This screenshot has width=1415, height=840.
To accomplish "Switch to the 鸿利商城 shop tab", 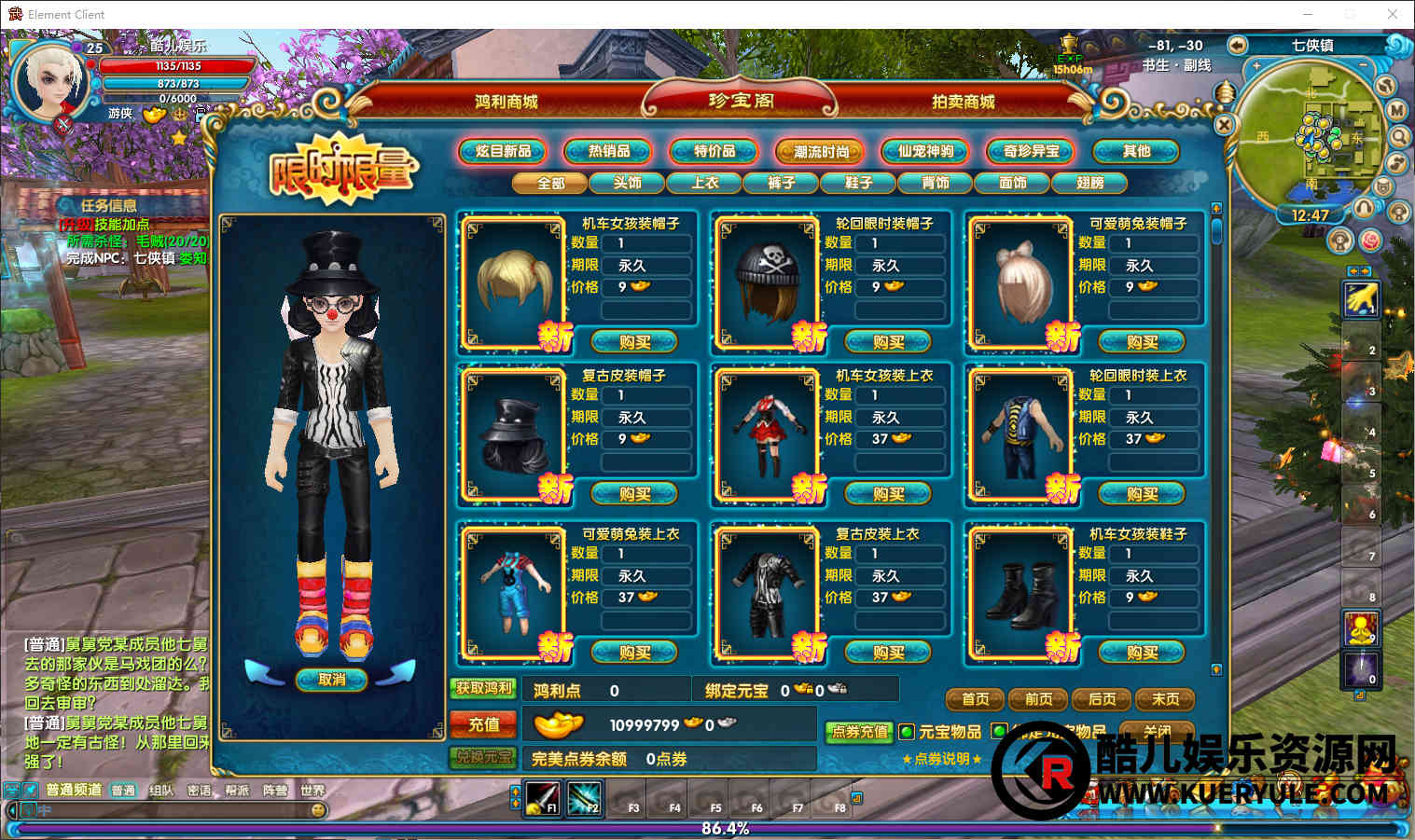I will (x=506, y=102).
